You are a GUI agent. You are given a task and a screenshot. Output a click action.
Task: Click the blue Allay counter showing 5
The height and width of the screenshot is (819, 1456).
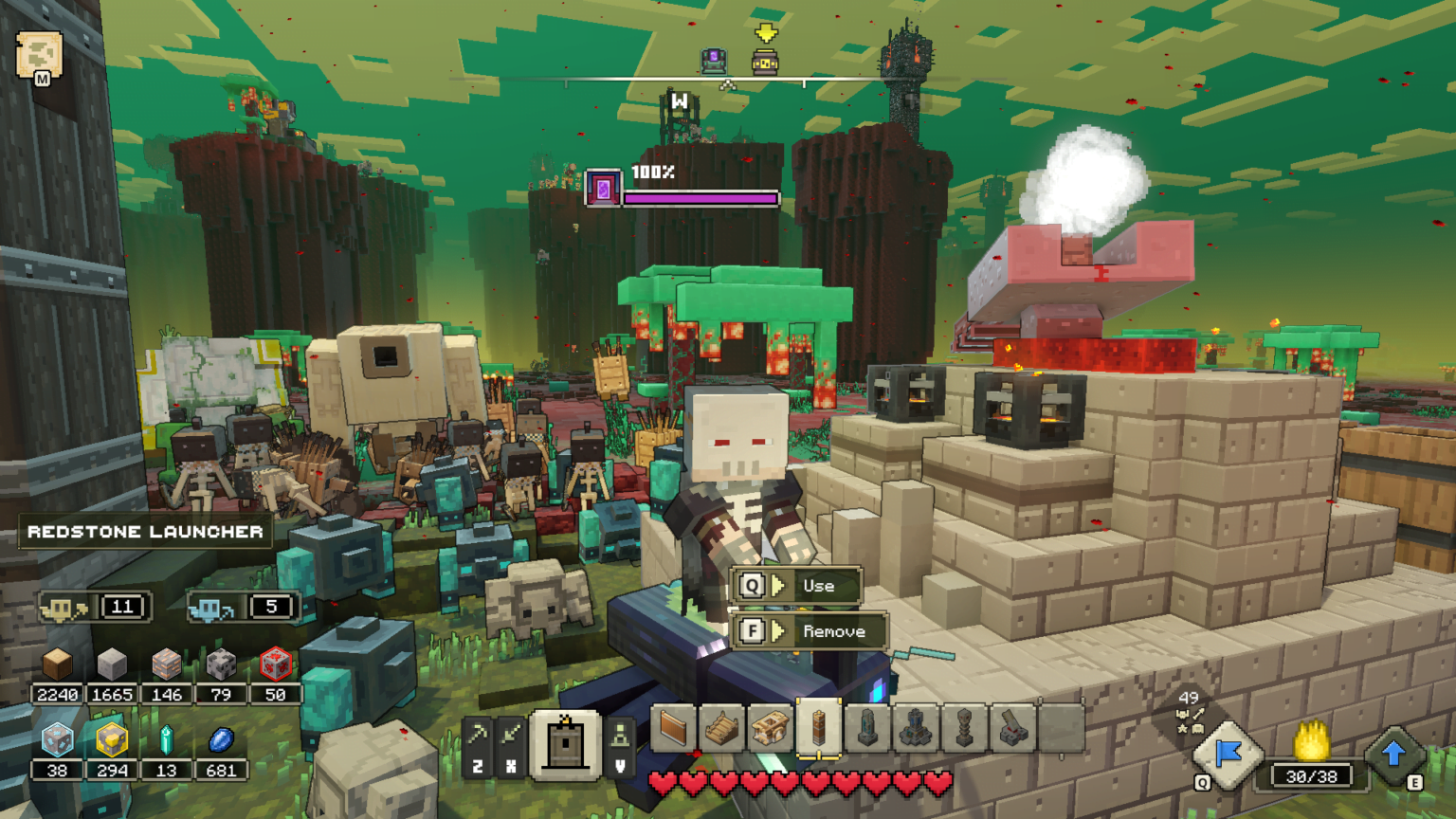tap(245, 607)
